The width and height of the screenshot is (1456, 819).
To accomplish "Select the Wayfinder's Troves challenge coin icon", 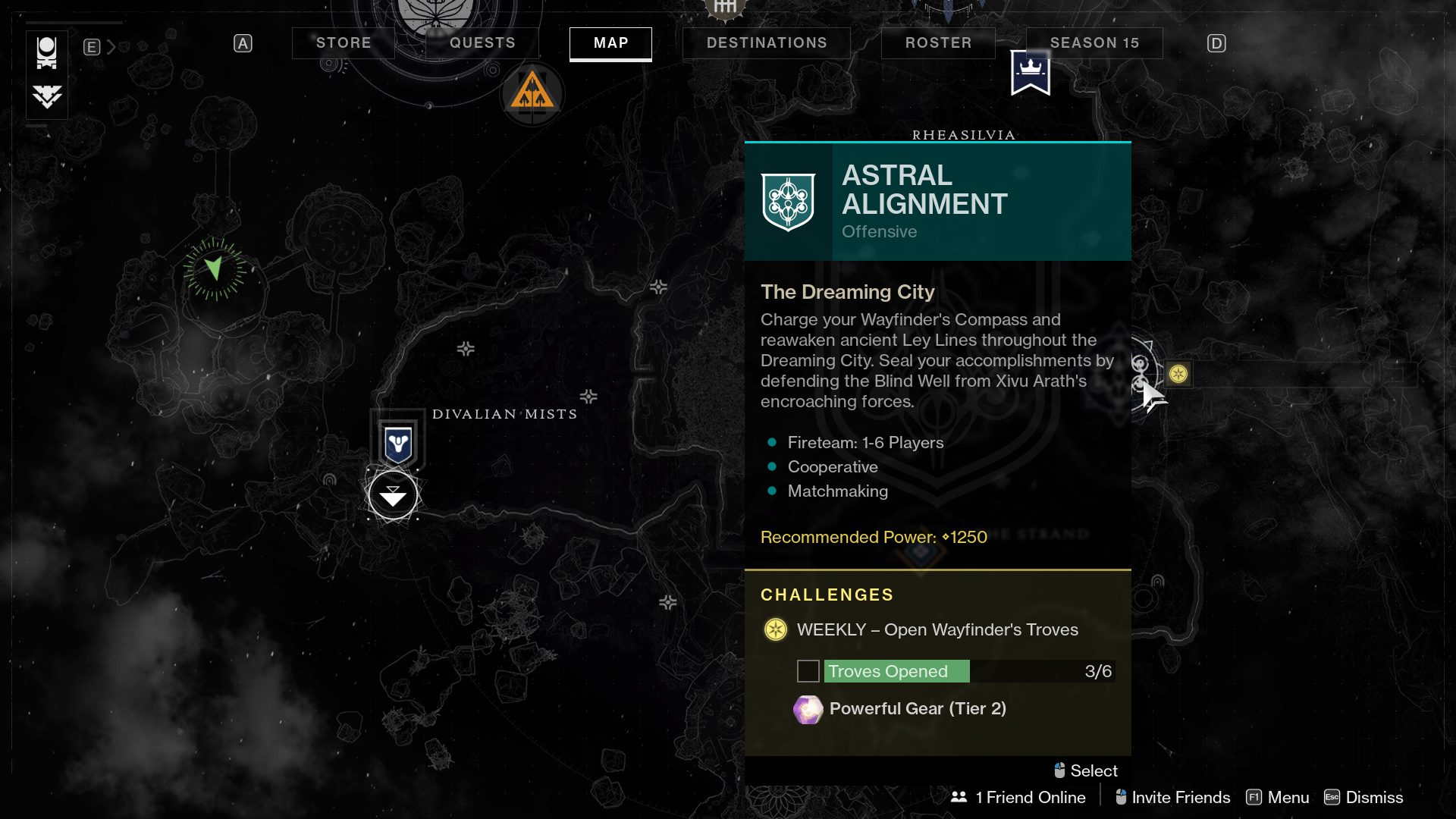I will [775, 629].
